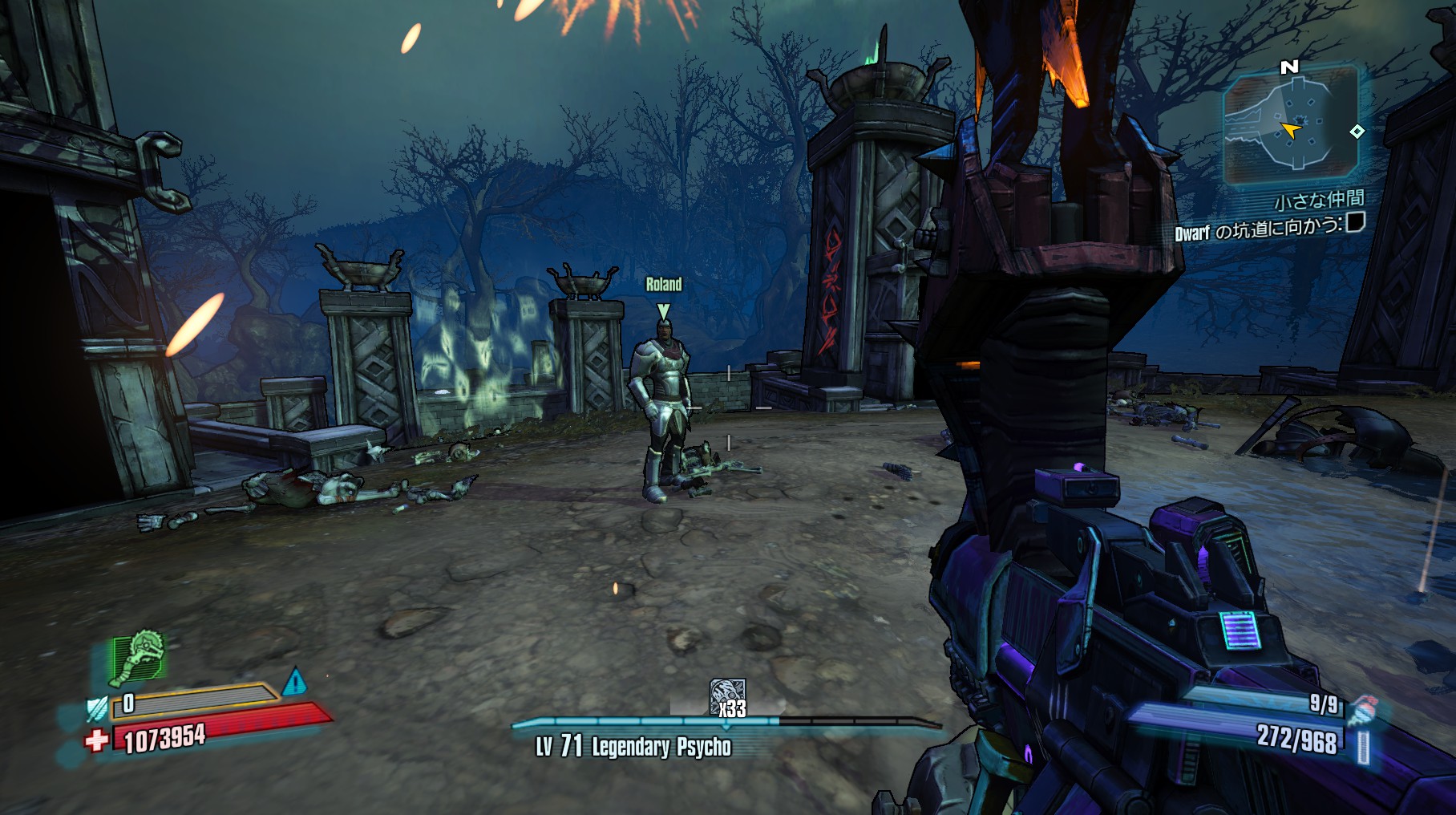The width and height of the screenshot is (1456, 815).
Task: Select the quest tracker title 小さな仲間
Action: point(1319,199)
